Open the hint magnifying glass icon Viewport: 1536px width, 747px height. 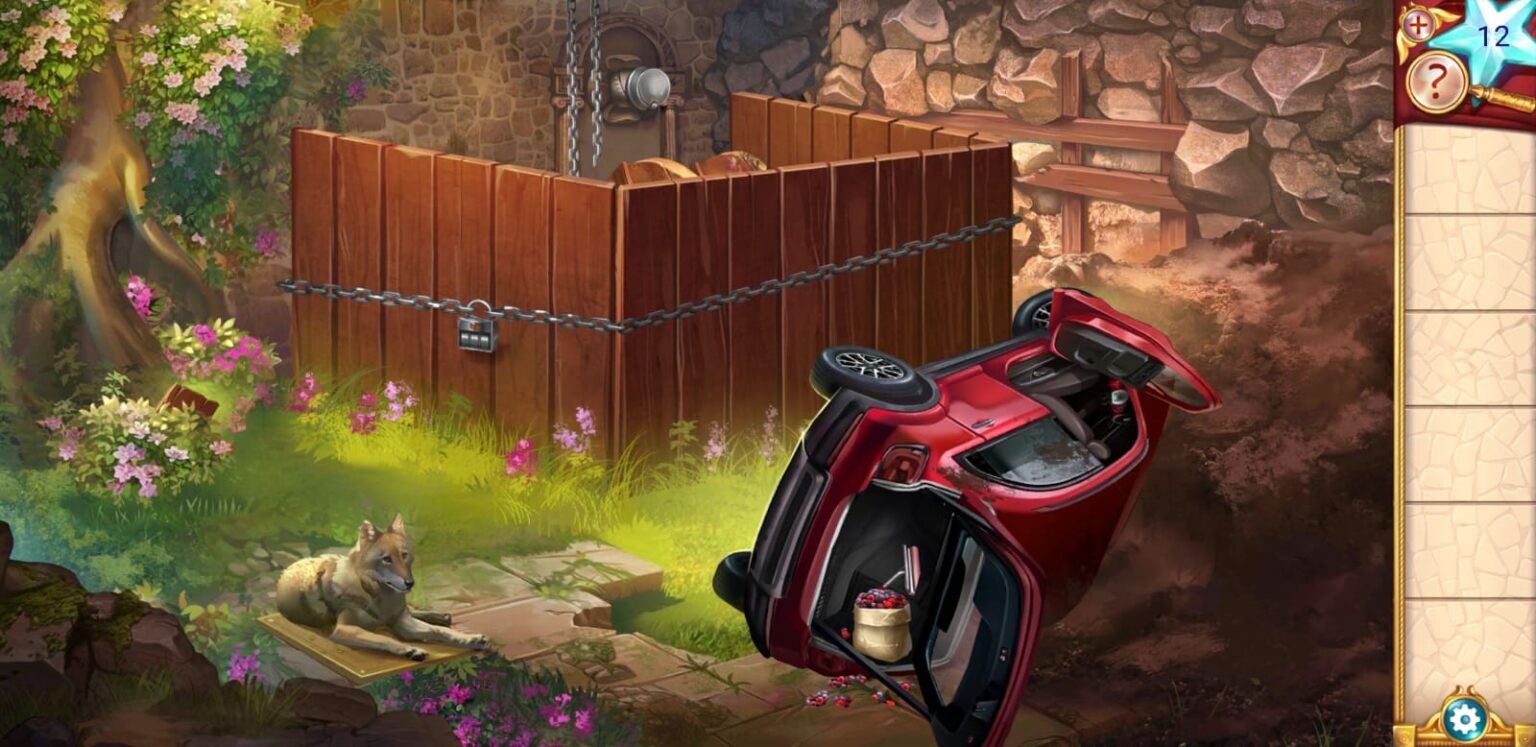pyautogui.click(x=1435, y=81)
